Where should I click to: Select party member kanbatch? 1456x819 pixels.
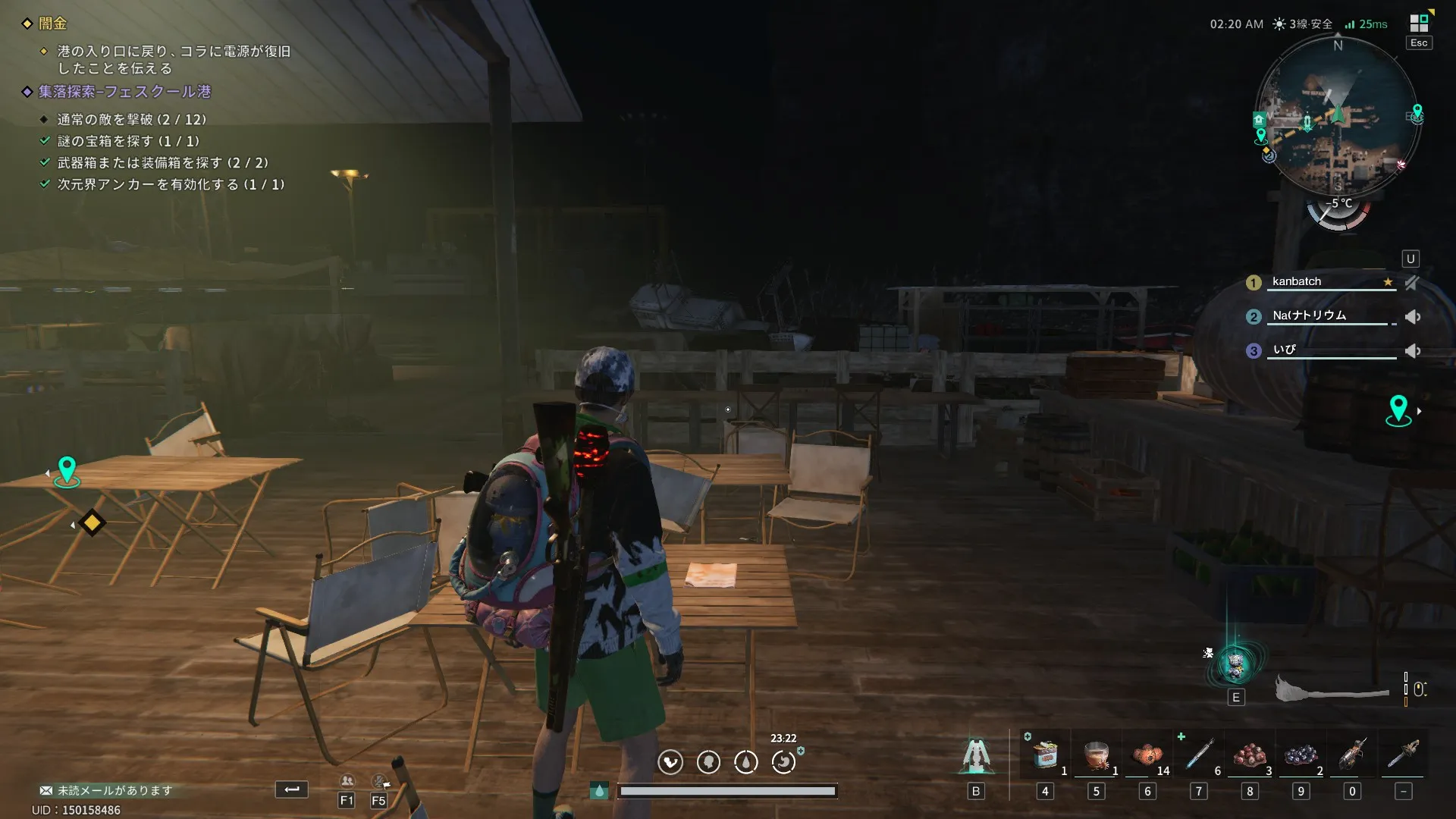tap(1297, 281)
